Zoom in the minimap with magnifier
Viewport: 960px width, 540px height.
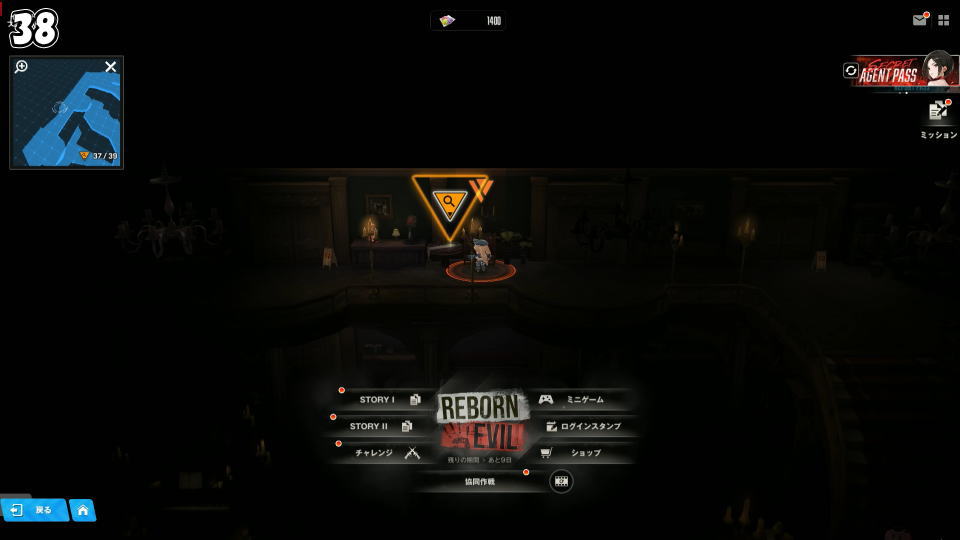[x=22, y=67]
